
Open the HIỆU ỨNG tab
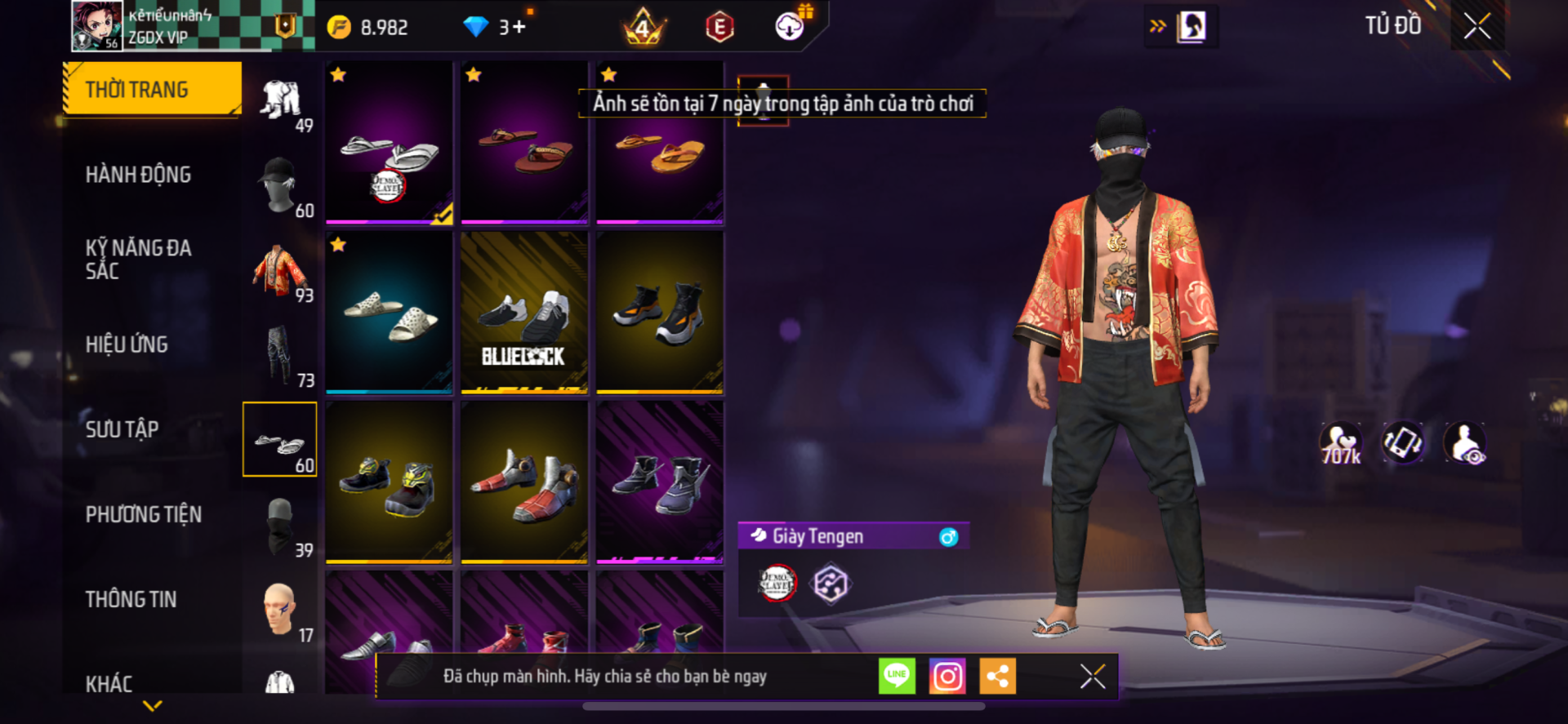[127, 344]
